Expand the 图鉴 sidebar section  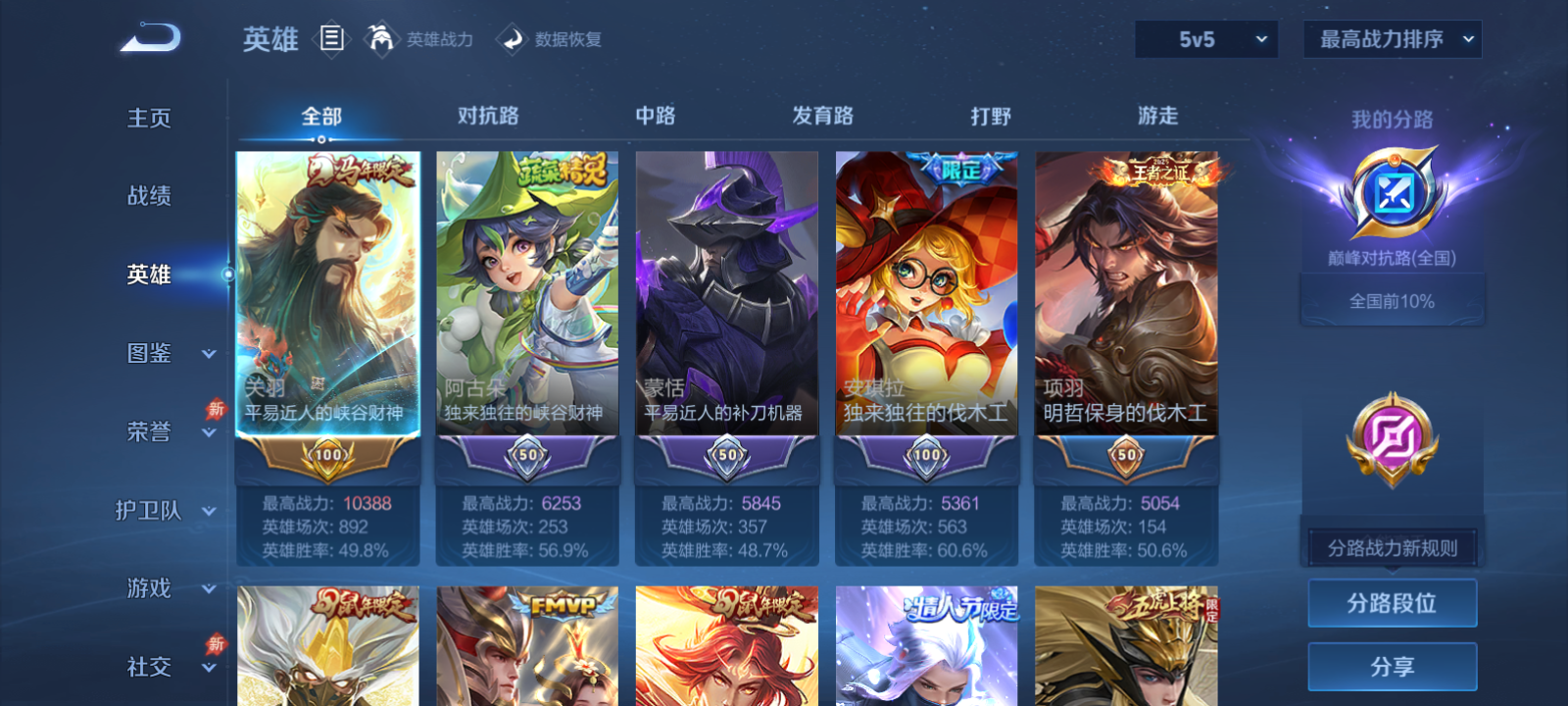point(167,353)
